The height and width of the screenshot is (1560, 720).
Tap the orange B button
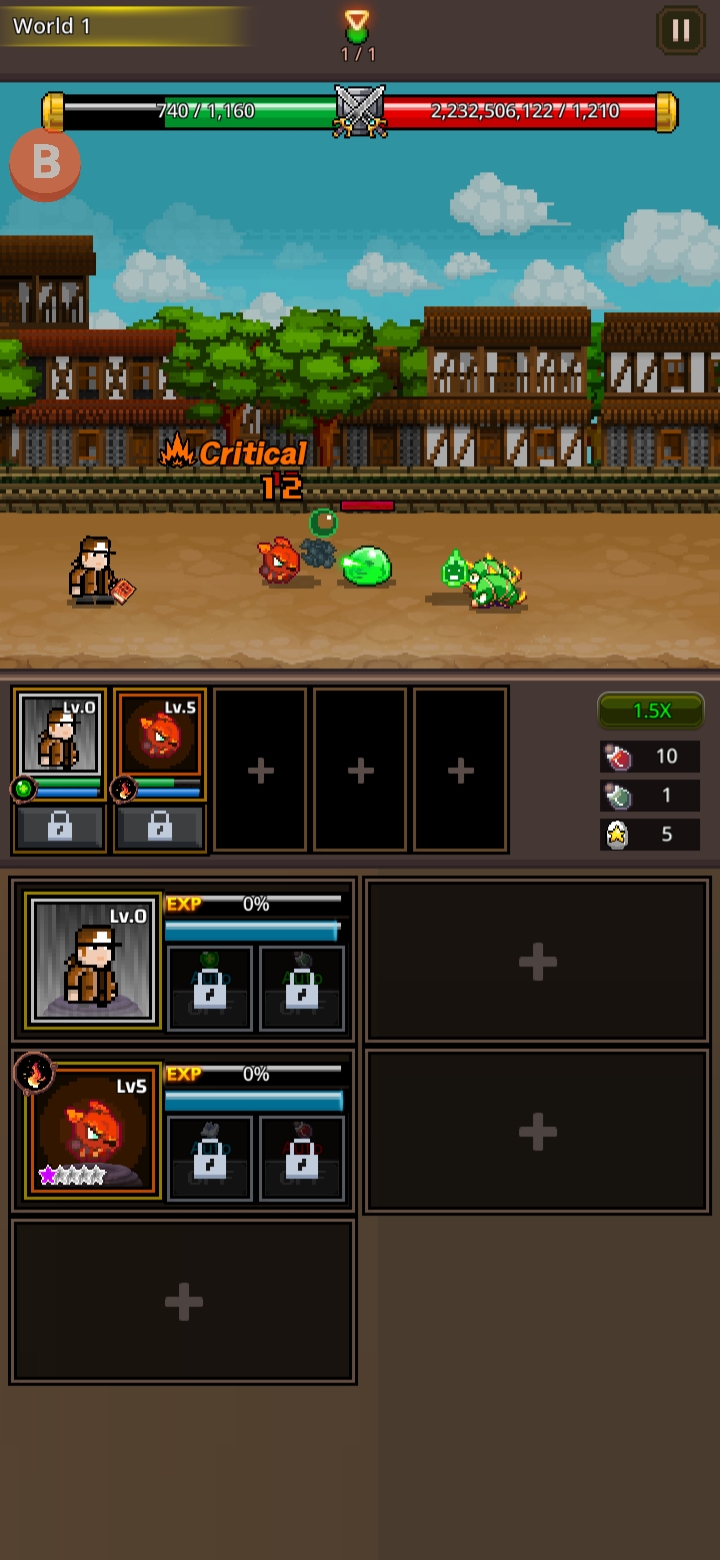pos(45,163)
